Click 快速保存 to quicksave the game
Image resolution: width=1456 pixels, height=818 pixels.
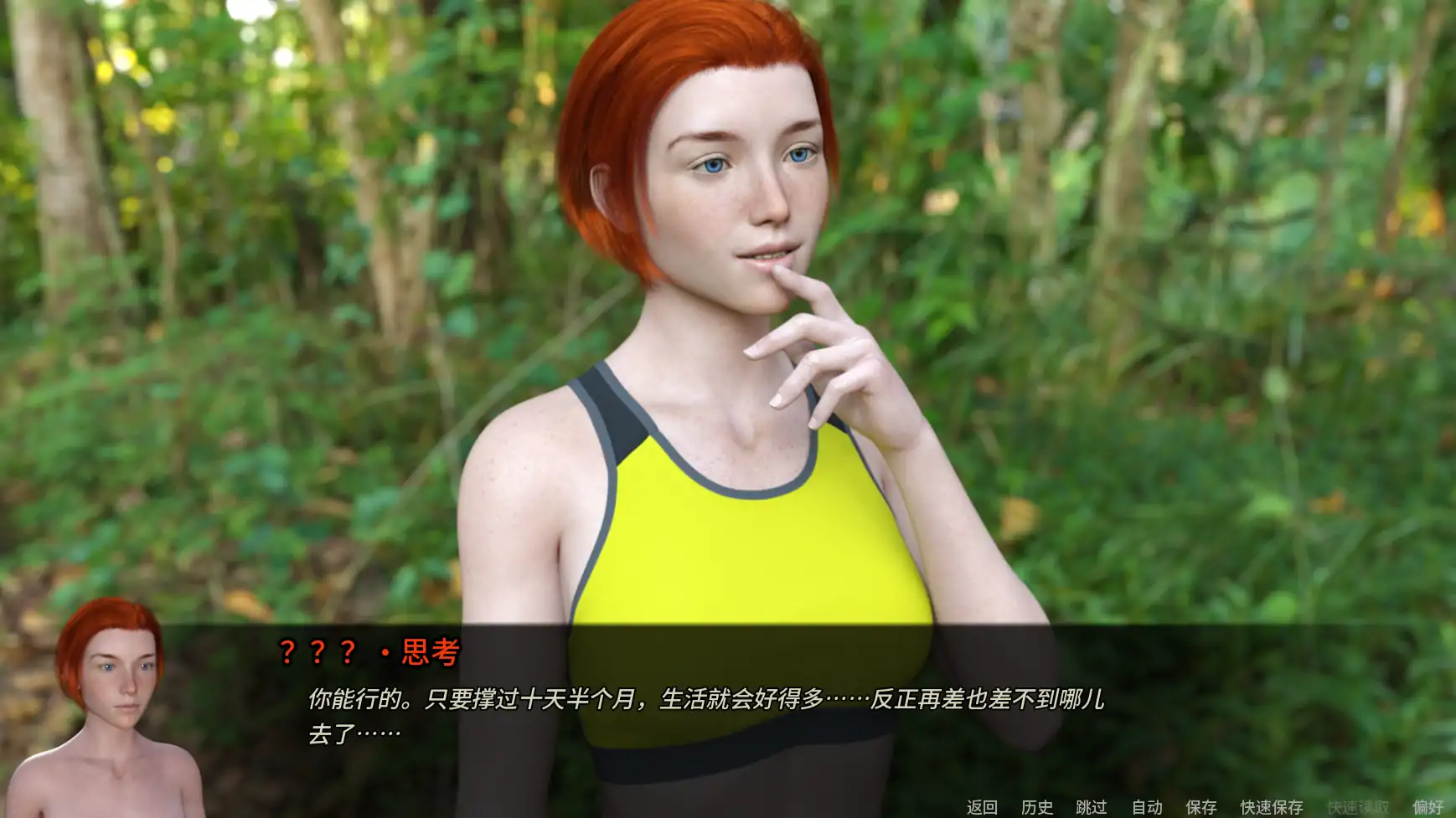coord(1272,806)
